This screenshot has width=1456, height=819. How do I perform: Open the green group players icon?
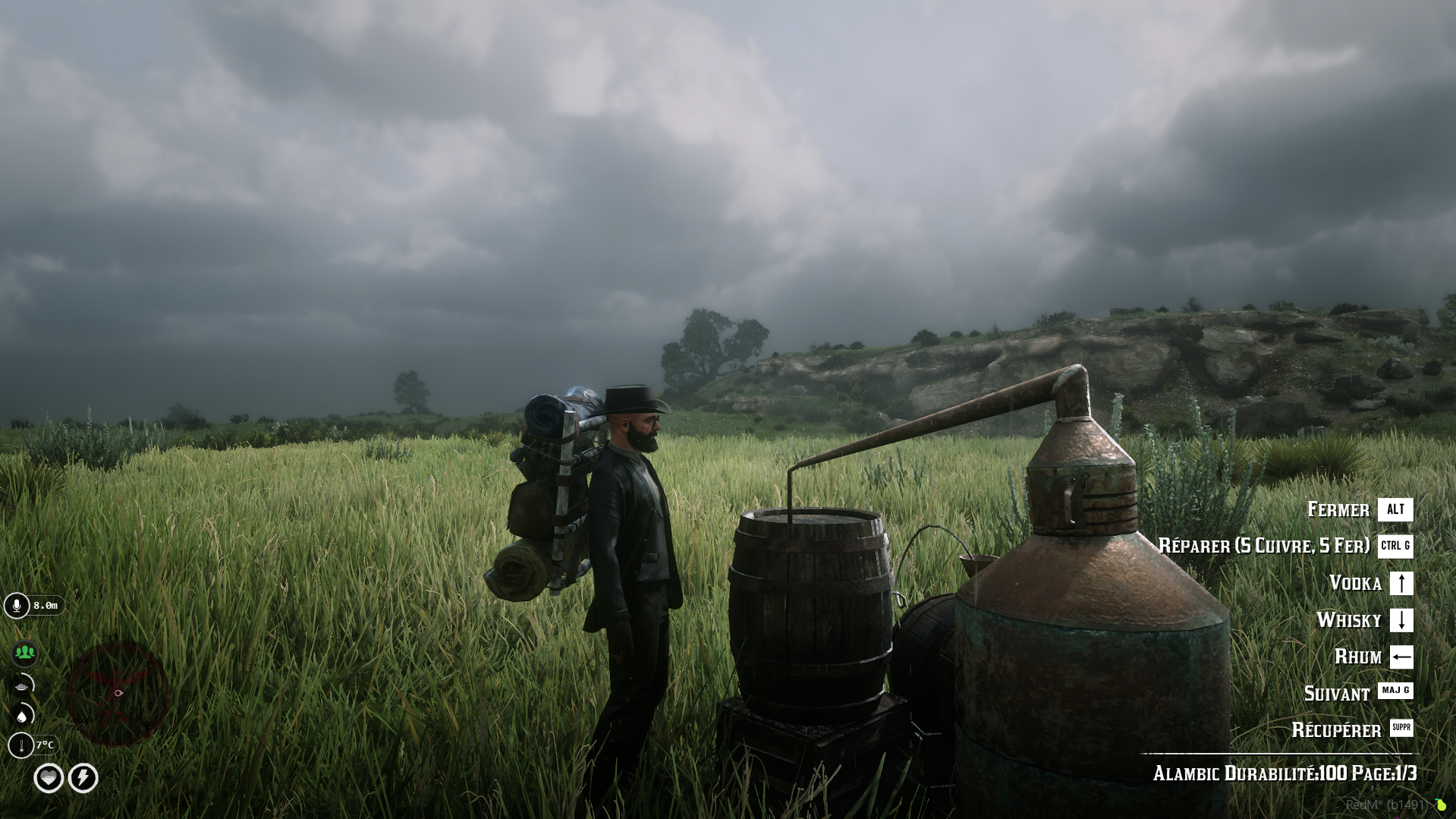tap(24, 653)
